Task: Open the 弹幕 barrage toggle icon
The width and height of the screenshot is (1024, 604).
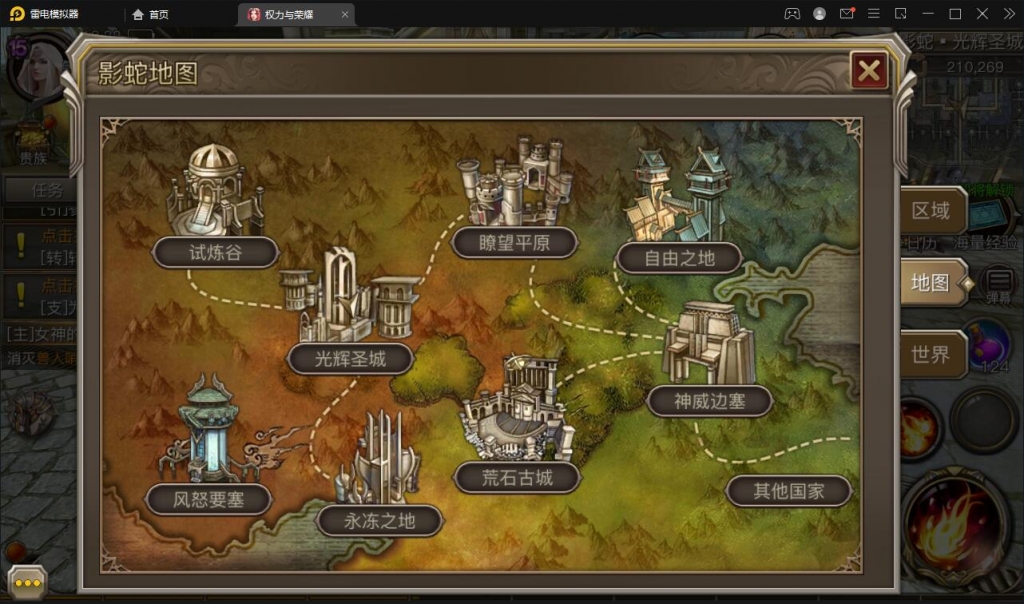Action: (x=998, y=284)
